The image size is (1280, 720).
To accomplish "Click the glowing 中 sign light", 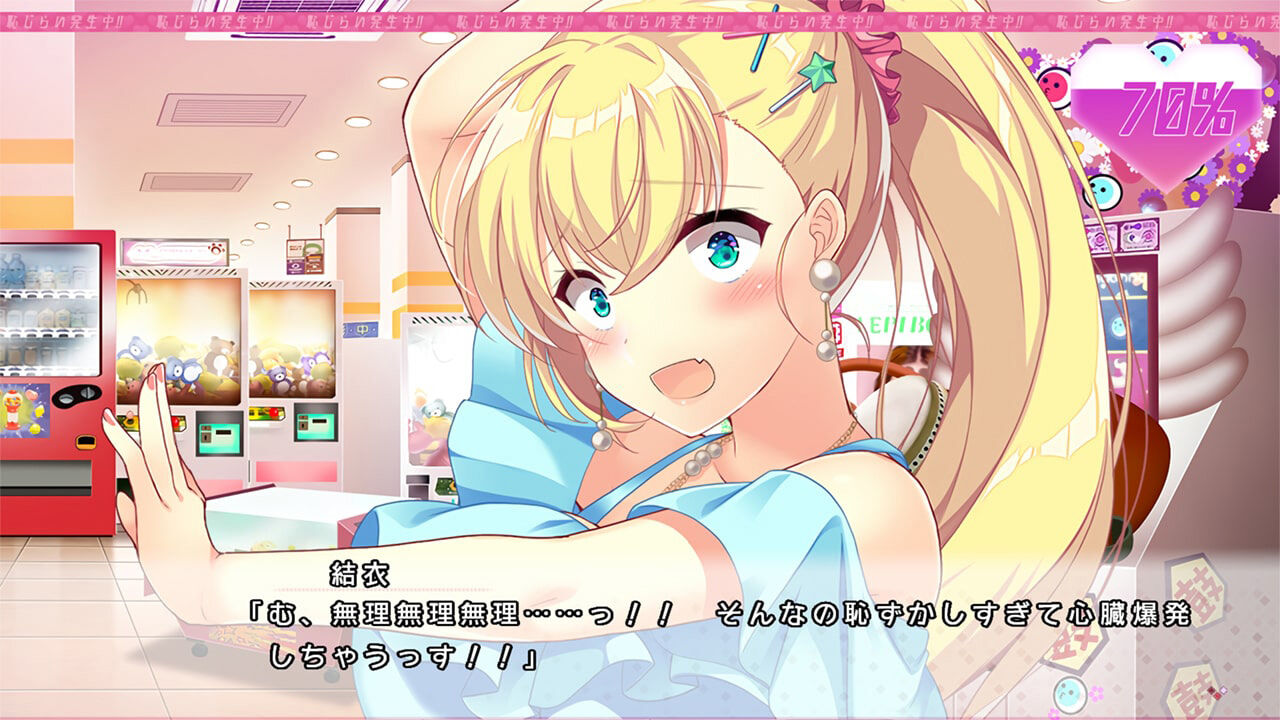I will [360, 329].
